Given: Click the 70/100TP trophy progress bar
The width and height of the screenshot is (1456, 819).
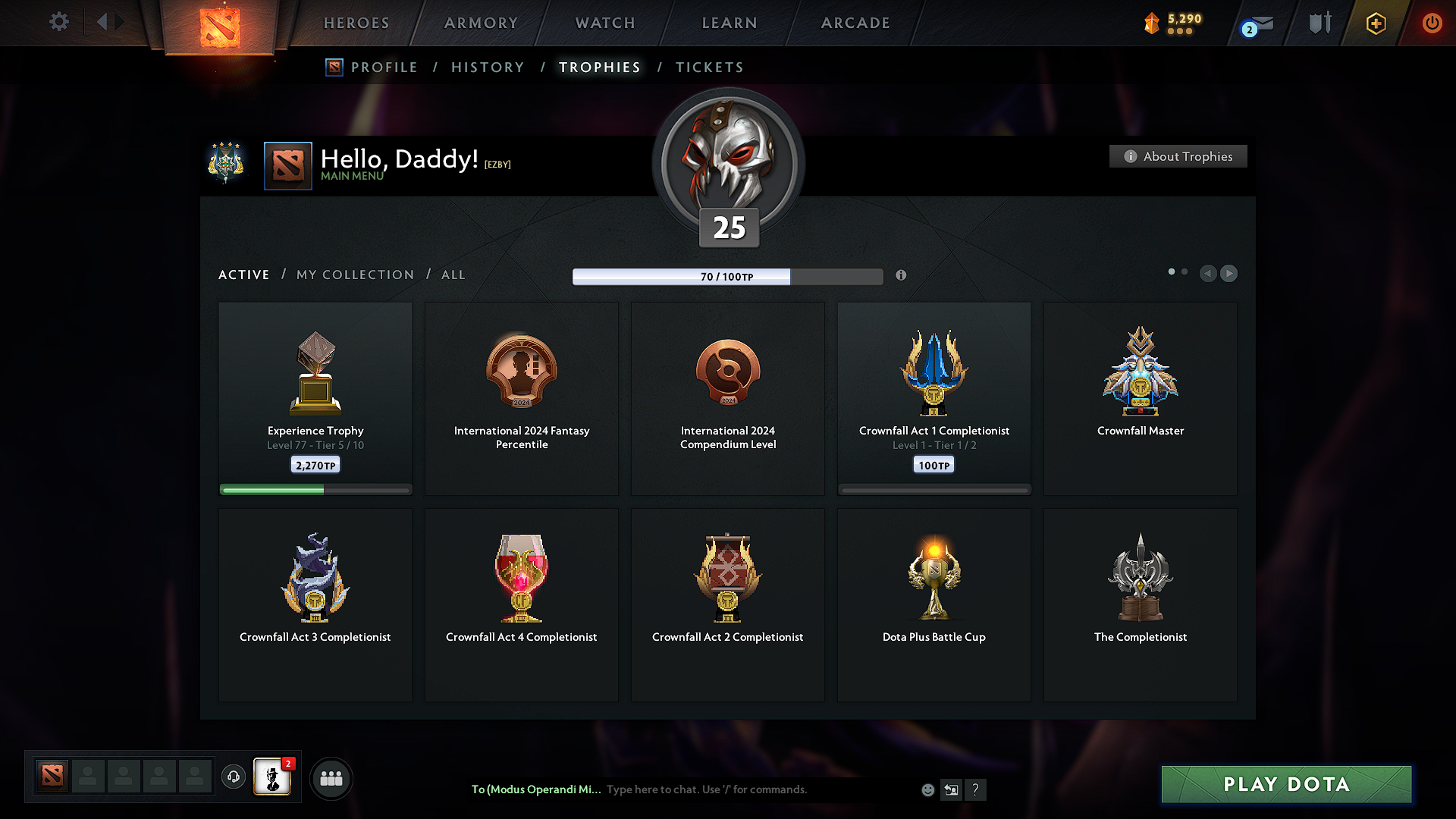Looking at the screenshot, I should (727, 276).
